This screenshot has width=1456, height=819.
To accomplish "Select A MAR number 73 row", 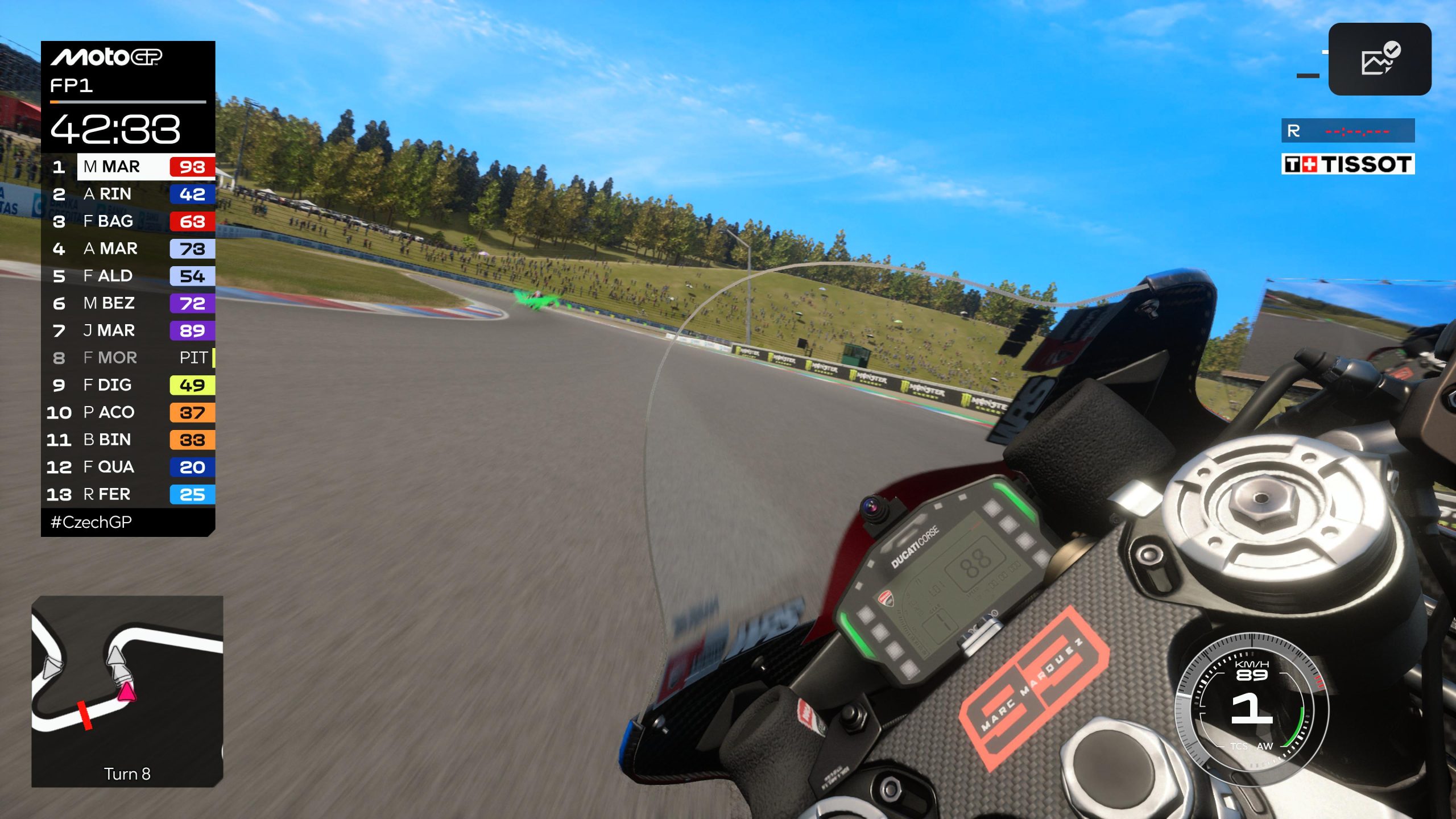I will coord(129,249).
